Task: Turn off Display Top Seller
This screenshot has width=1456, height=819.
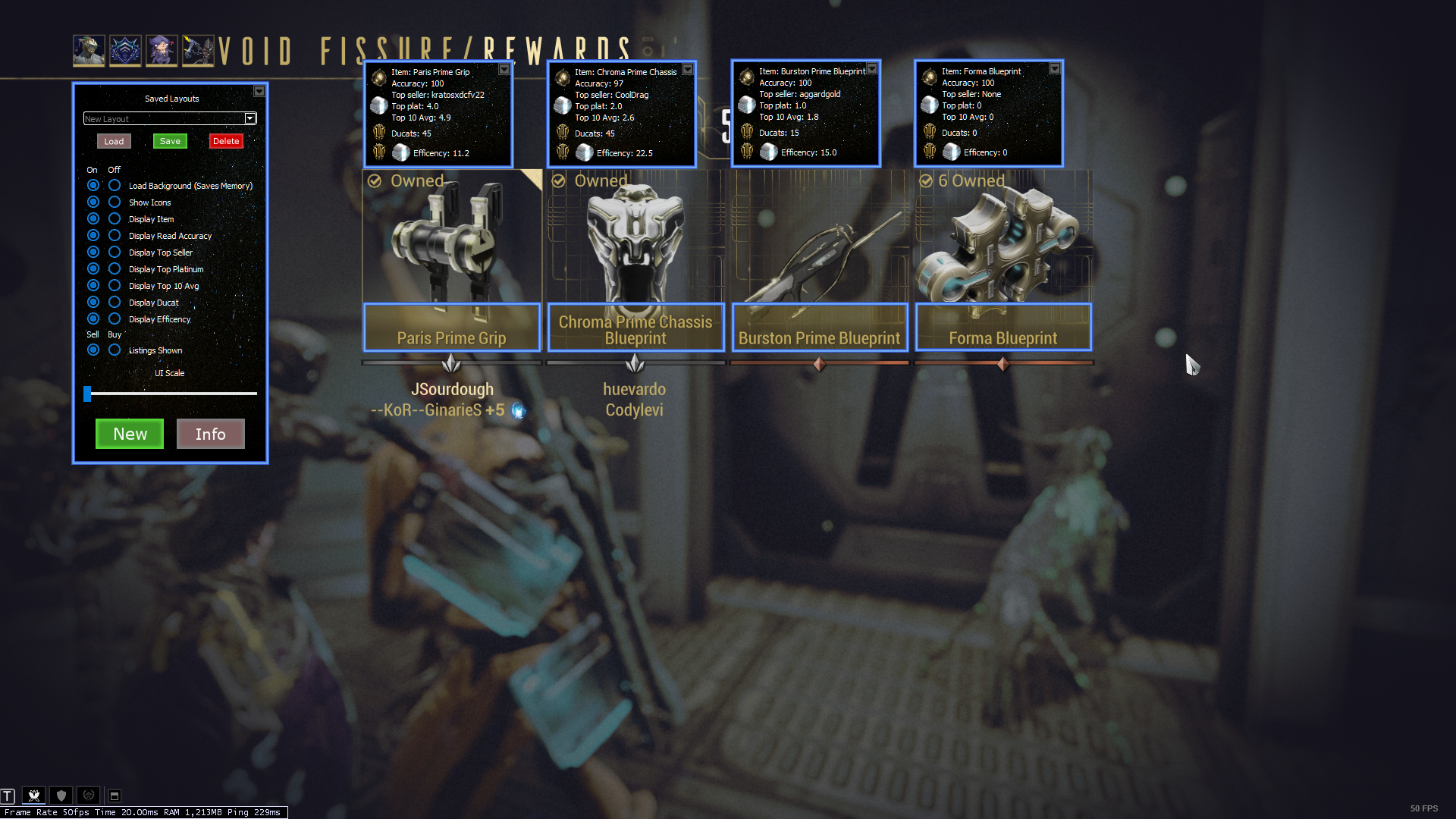Action: tap(115, 253)
